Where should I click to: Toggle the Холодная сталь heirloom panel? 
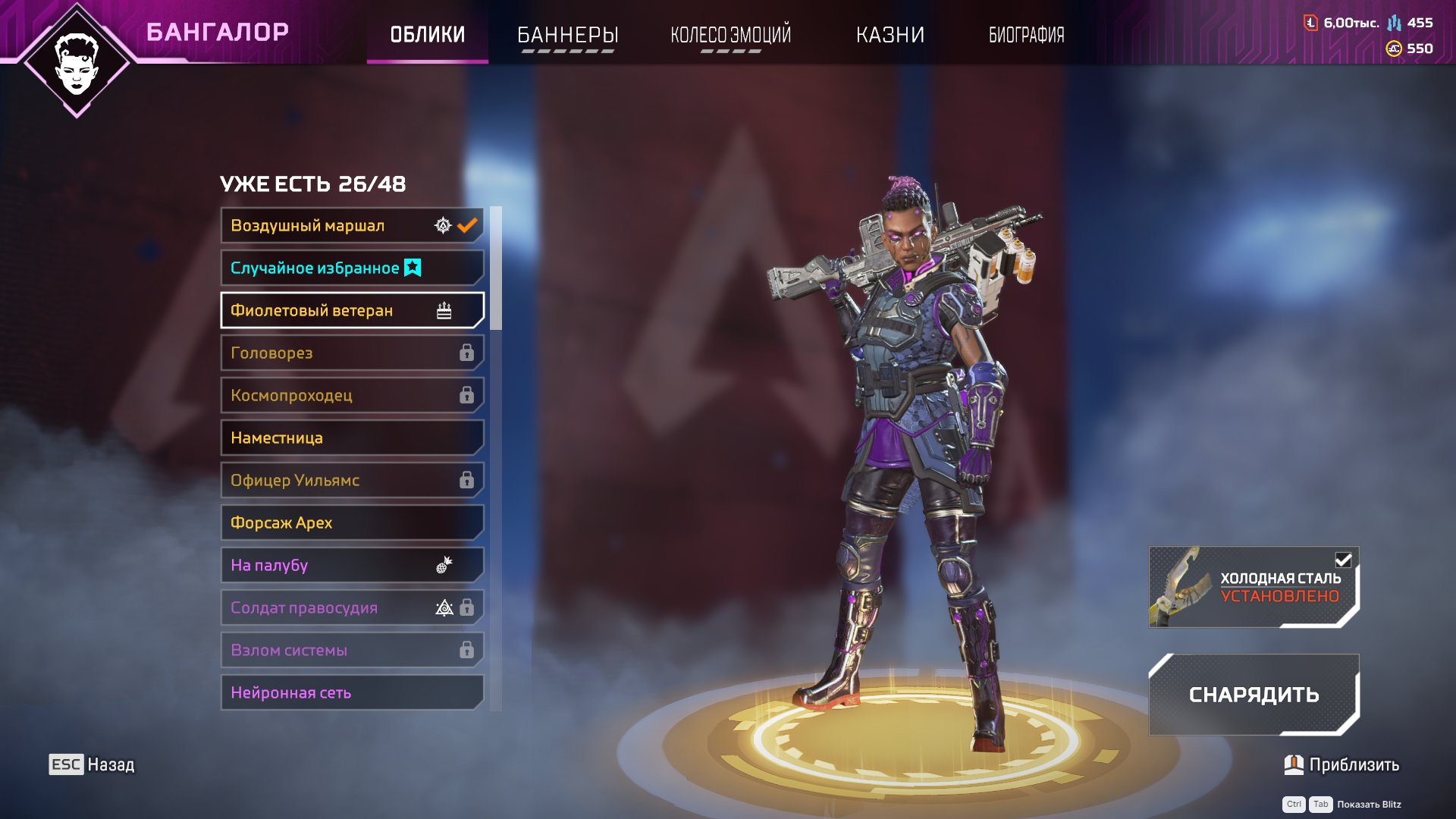1254,587
